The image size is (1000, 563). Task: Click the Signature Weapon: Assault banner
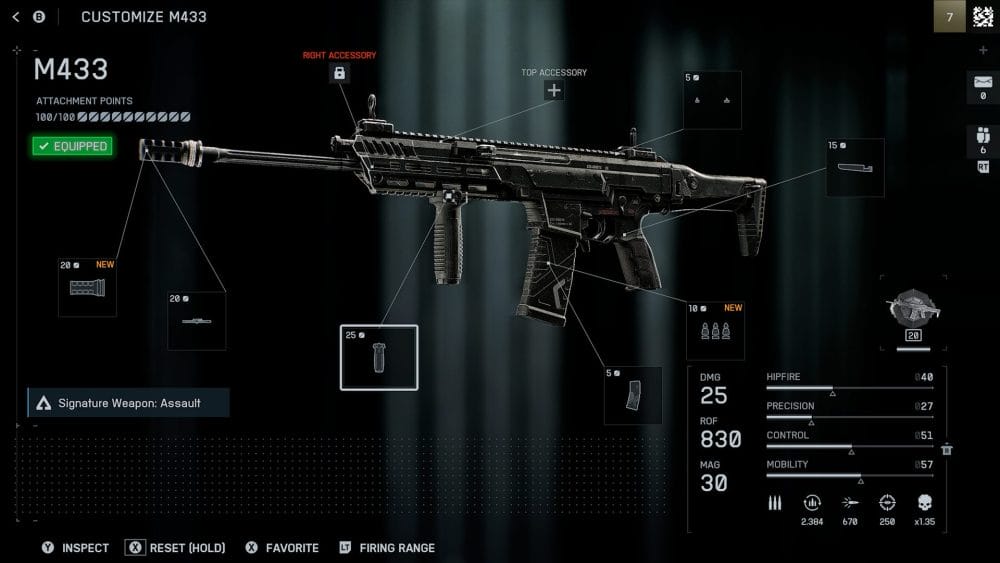point(128,403)
